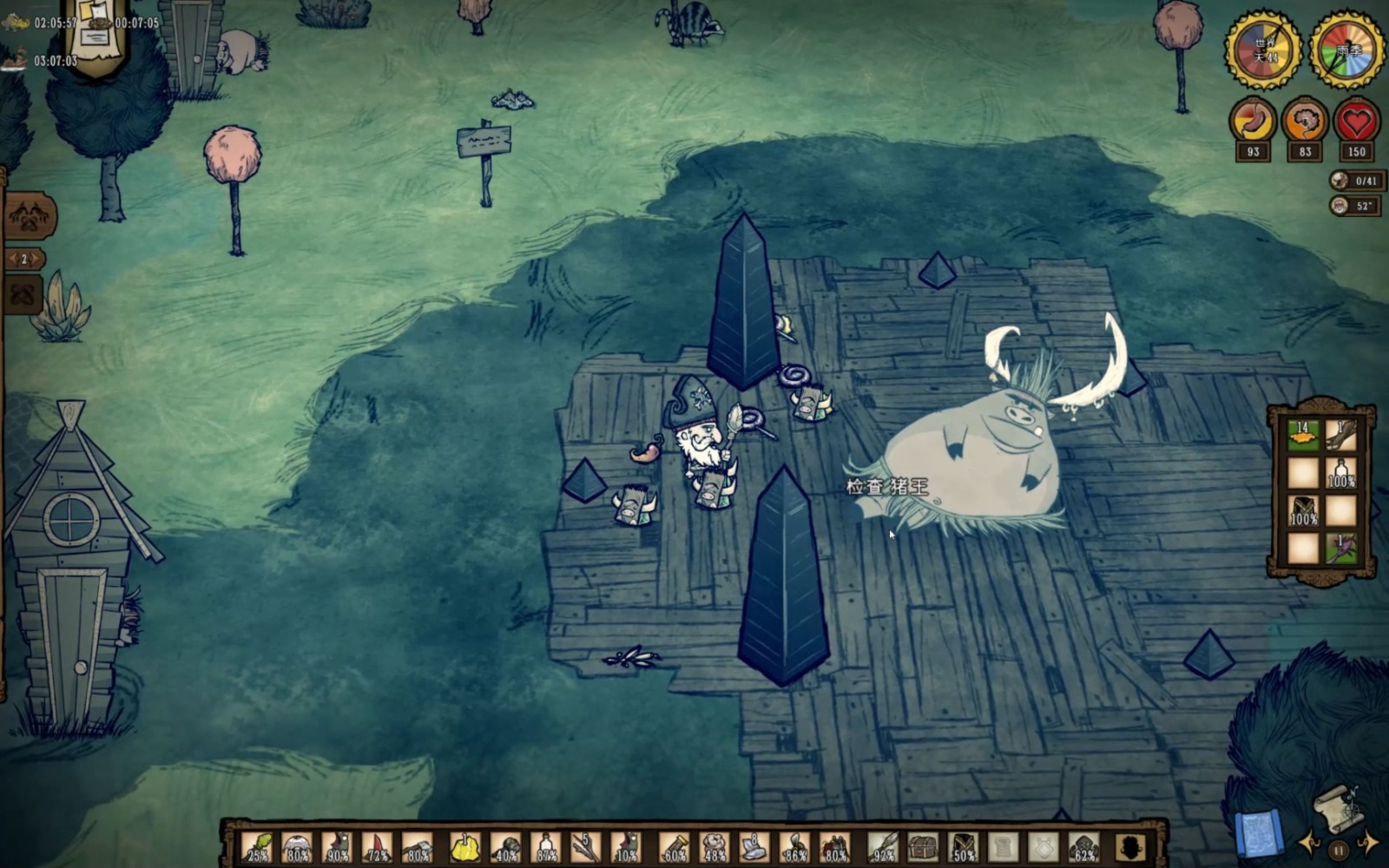Rotate camera with the right arrow
Image resolution: width=1389 pixels, height=868 pixels.
coord(1367,840)
